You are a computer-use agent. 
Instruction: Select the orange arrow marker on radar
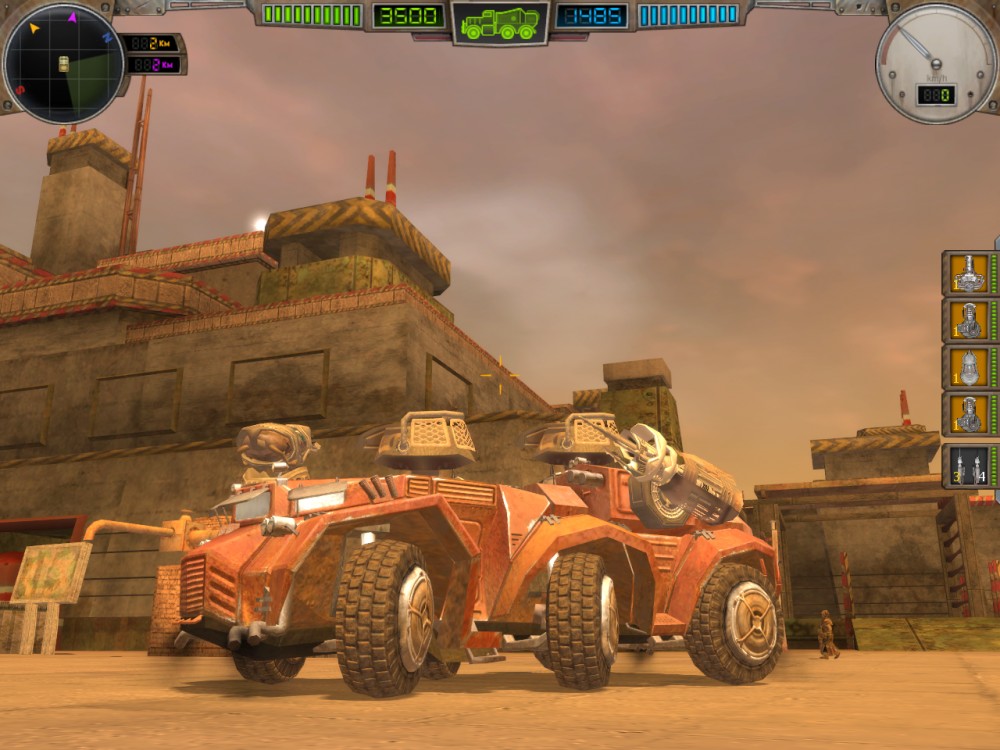34,28
